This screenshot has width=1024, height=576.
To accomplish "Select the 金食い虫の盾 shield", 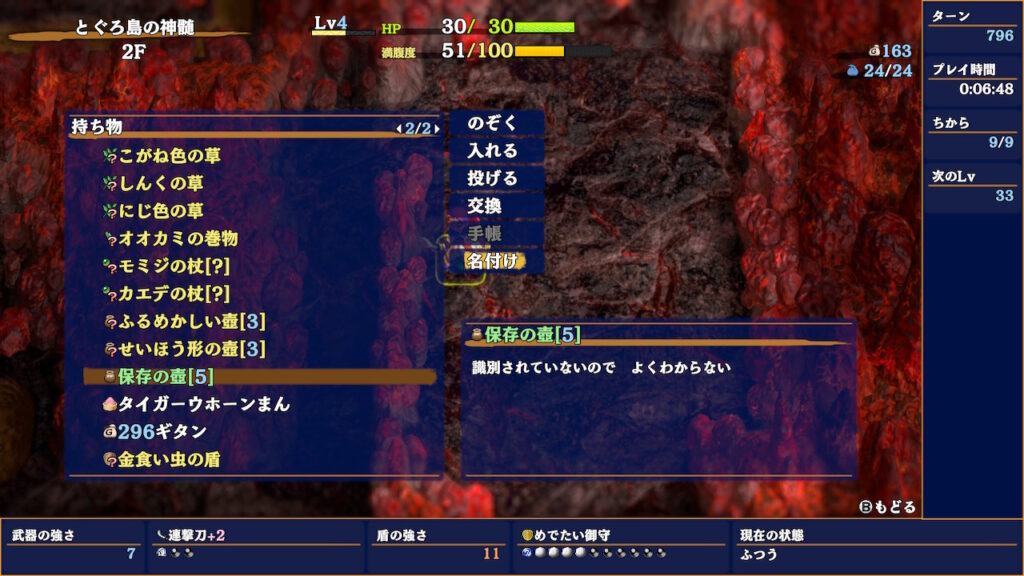I will [x=169, y=460].
